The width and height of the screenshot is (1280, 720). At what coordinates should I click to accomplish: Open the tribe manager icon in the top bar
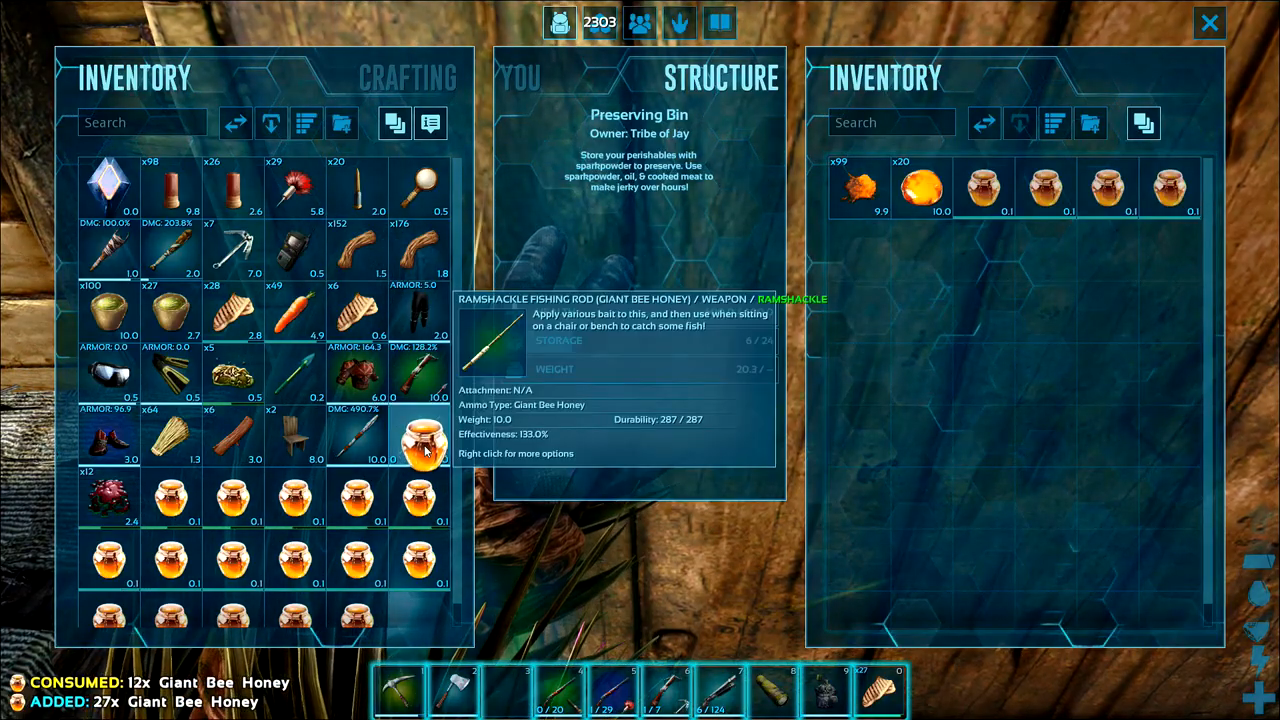point(640,23)
